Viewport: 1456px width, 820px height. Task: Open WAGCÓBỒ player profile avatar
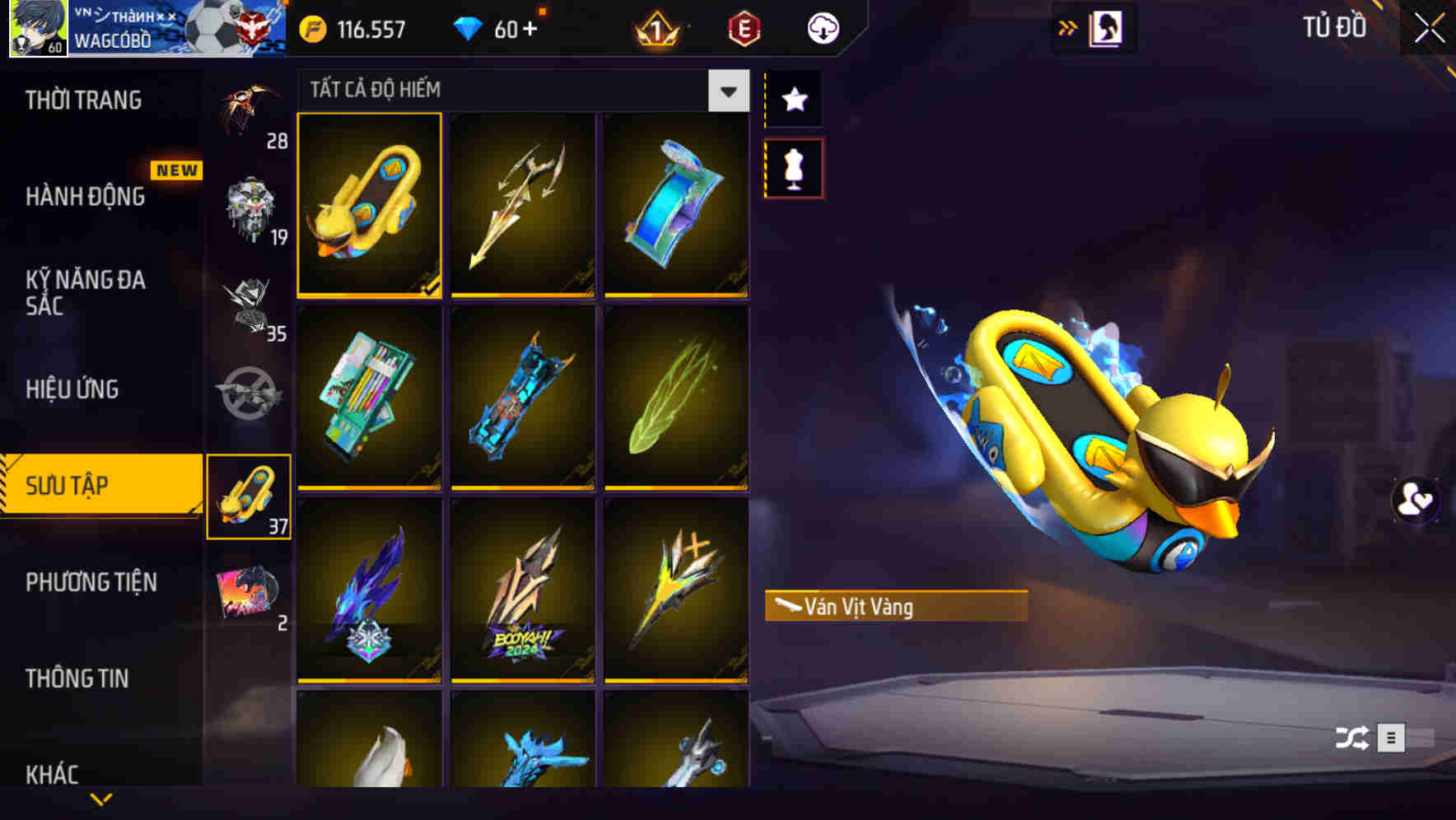pyautogui.click(x=37, y=28)
